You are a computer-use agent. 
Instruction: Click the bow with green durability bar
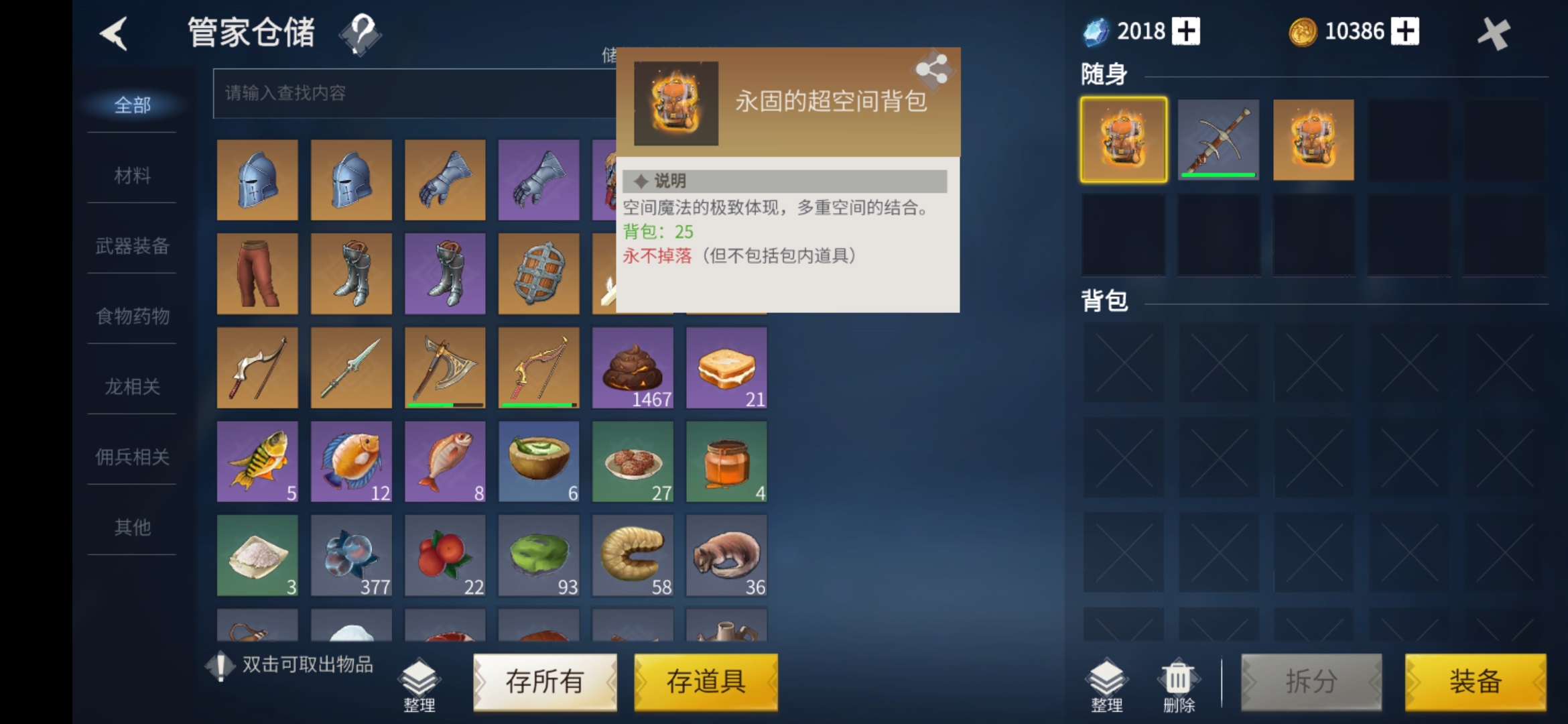pyautogui.click(x=539, y=367)
